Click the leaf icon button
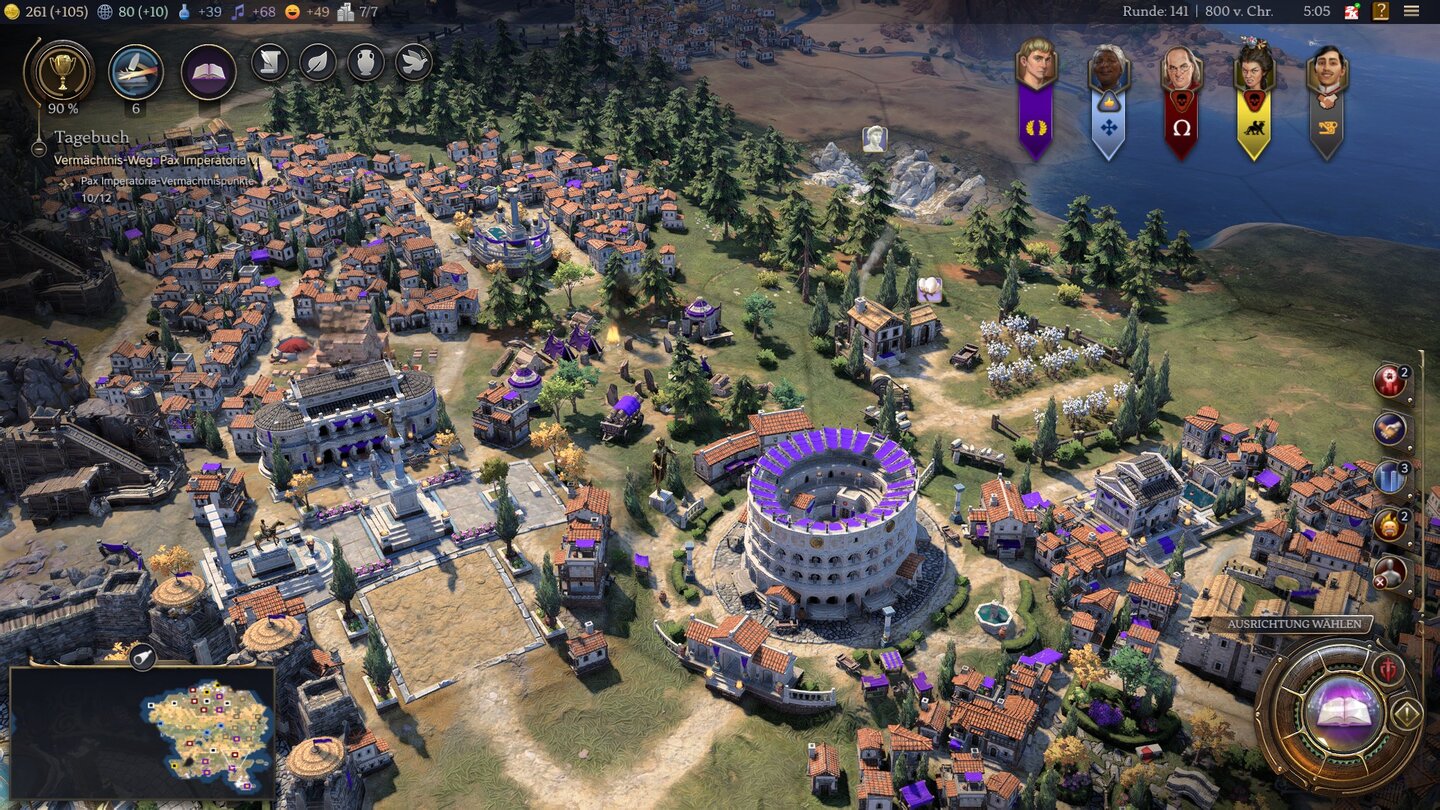Screen dimensions: 1440x810 (x=318, y=62)
